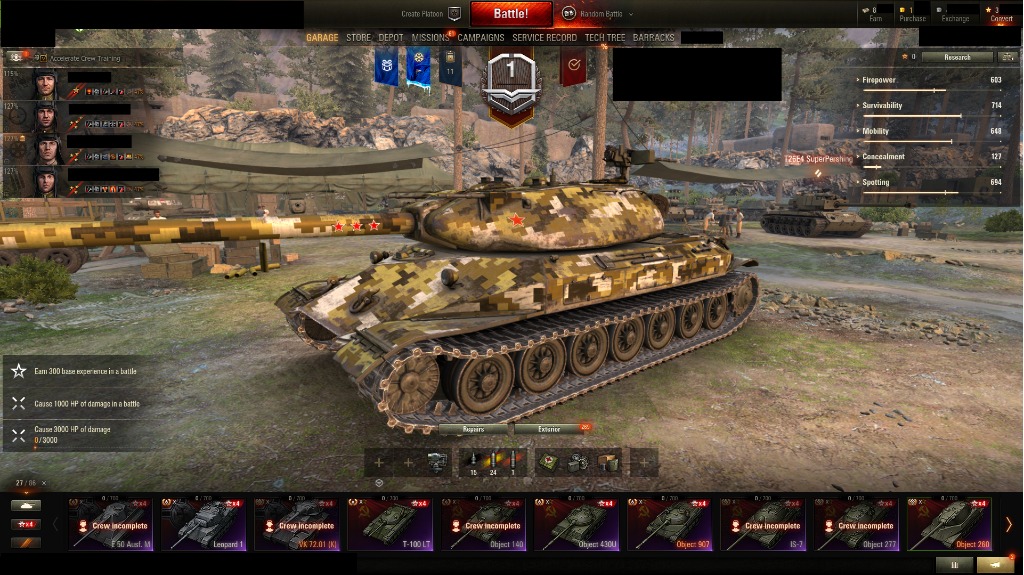Click the Research button
Screen dimensions: 1024x575
click(957, 57)
